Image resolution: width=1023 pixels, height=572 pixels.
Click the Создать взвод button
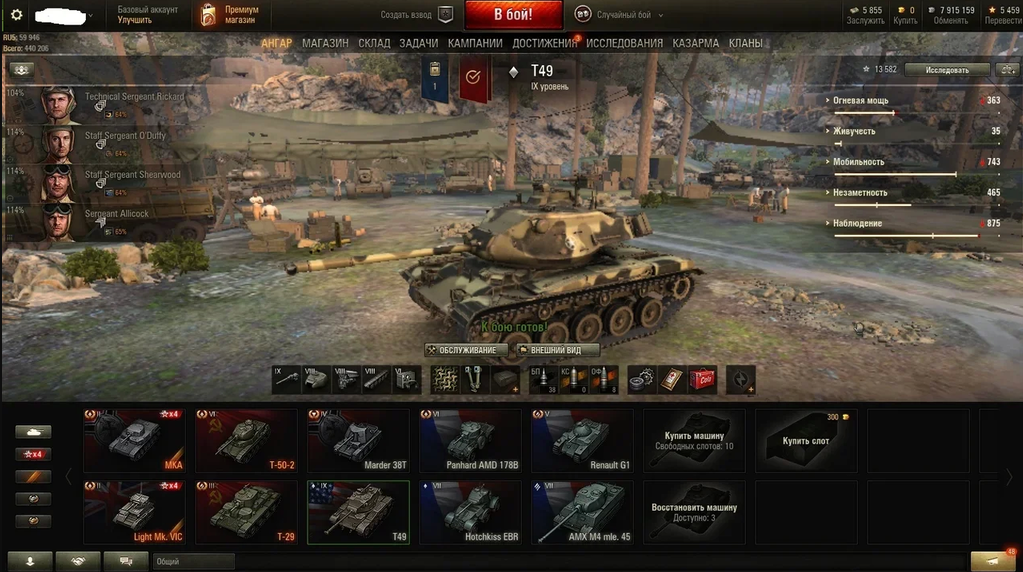[x=417, y=15]
